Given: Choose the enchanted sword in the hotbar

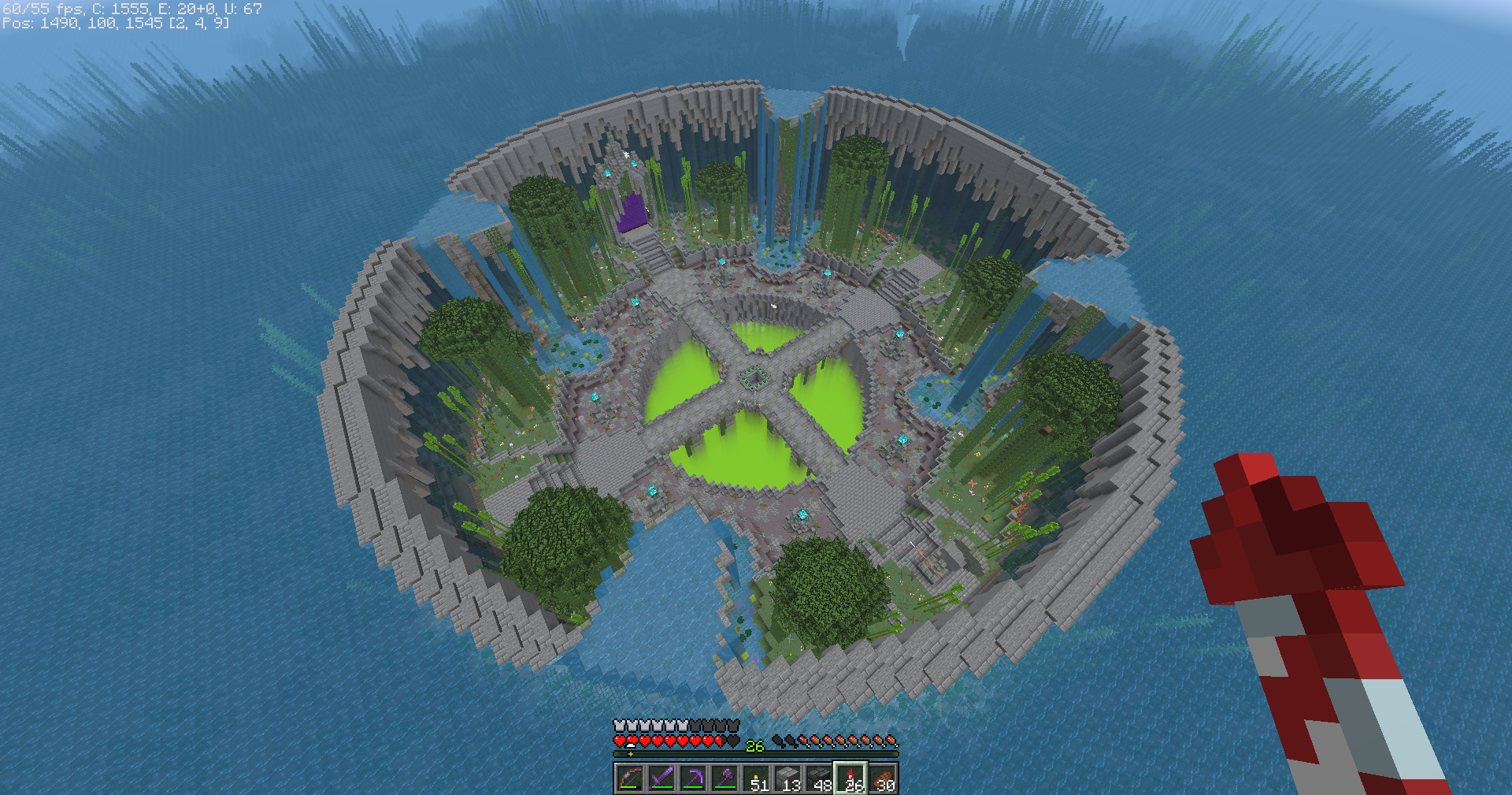Looking at the screenshot, I should 661,778.
